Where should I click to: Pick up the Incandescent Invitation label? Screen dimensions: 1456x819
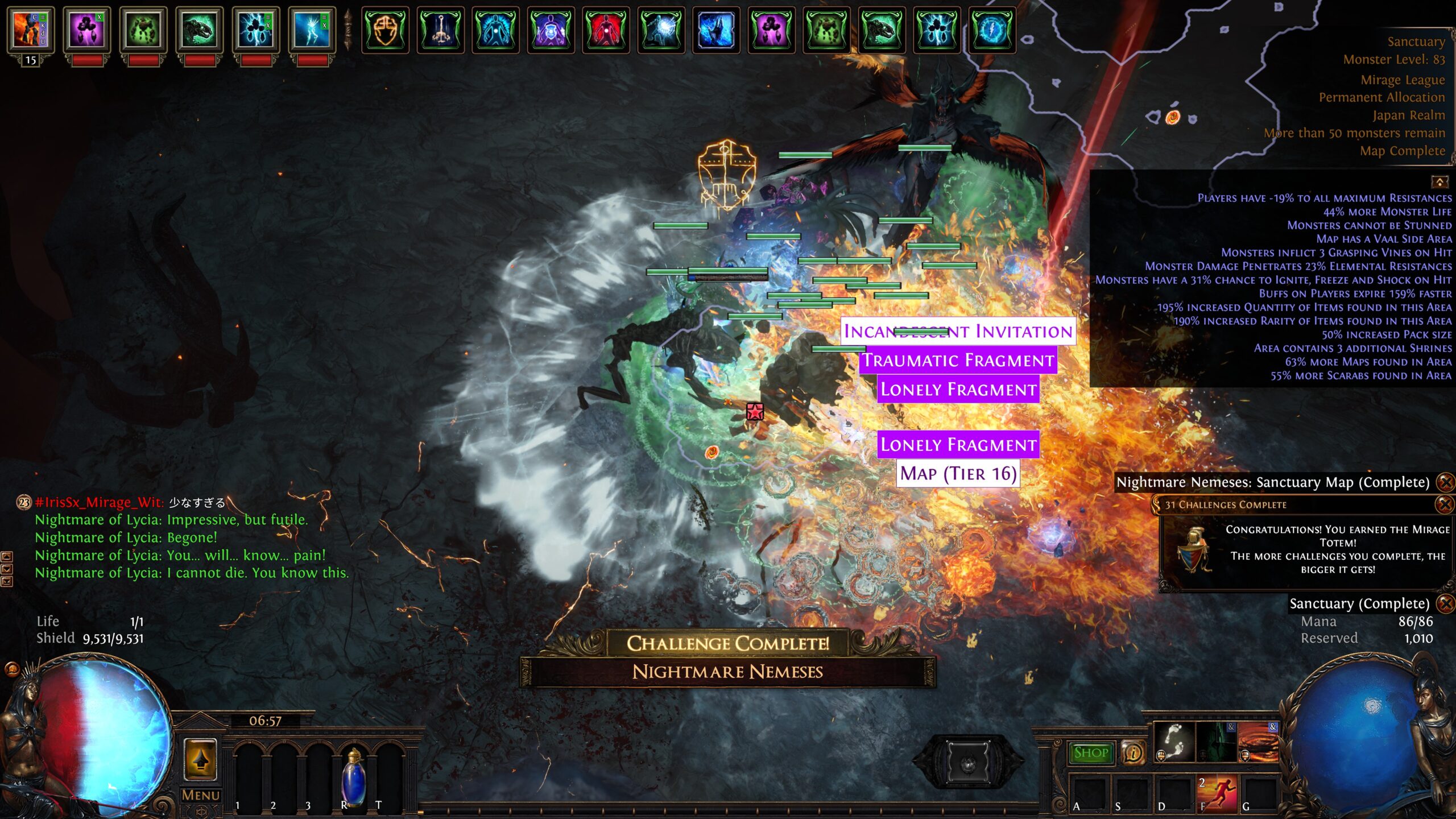coord(958,331)
